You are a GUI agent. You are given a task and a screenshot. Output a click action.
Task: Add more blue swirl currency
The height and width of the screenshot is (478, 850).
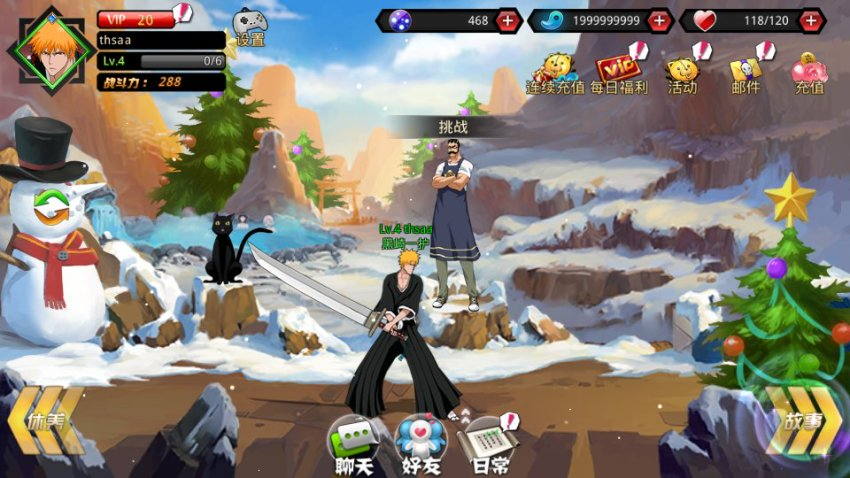tap(659, 20)
